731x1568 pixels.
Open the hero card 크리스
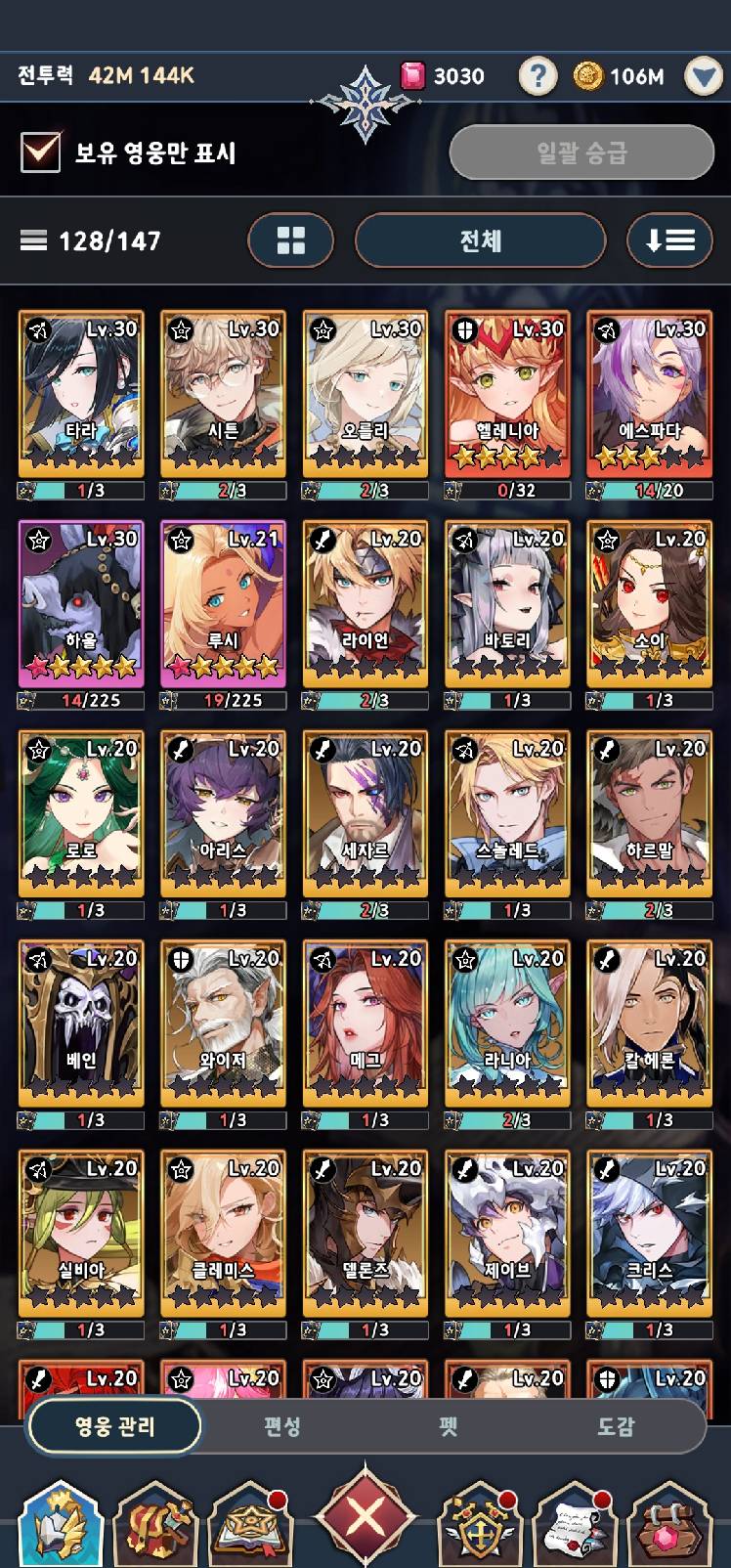[x=650, y=1234]
